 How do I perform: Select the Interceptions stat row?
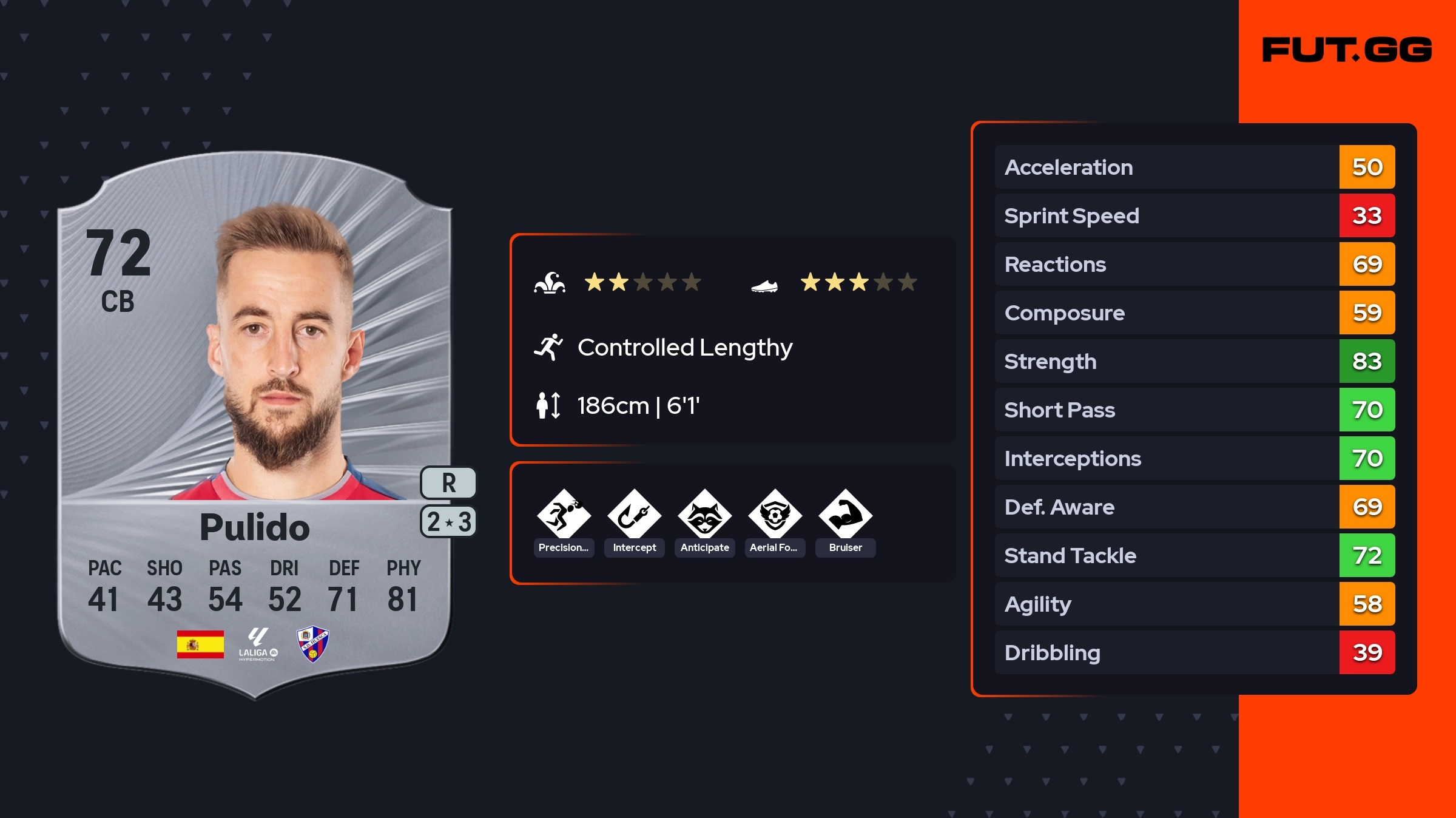click(x=1194, y=458)
